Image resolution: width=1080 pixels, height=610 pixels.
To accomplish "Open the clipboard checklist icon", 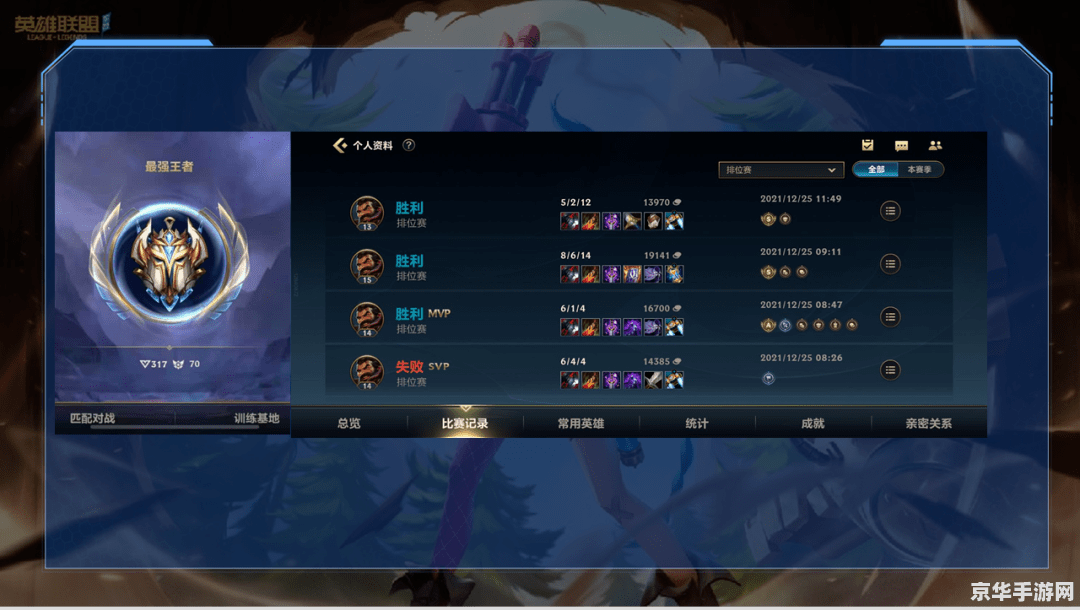I will coord(868,146).
